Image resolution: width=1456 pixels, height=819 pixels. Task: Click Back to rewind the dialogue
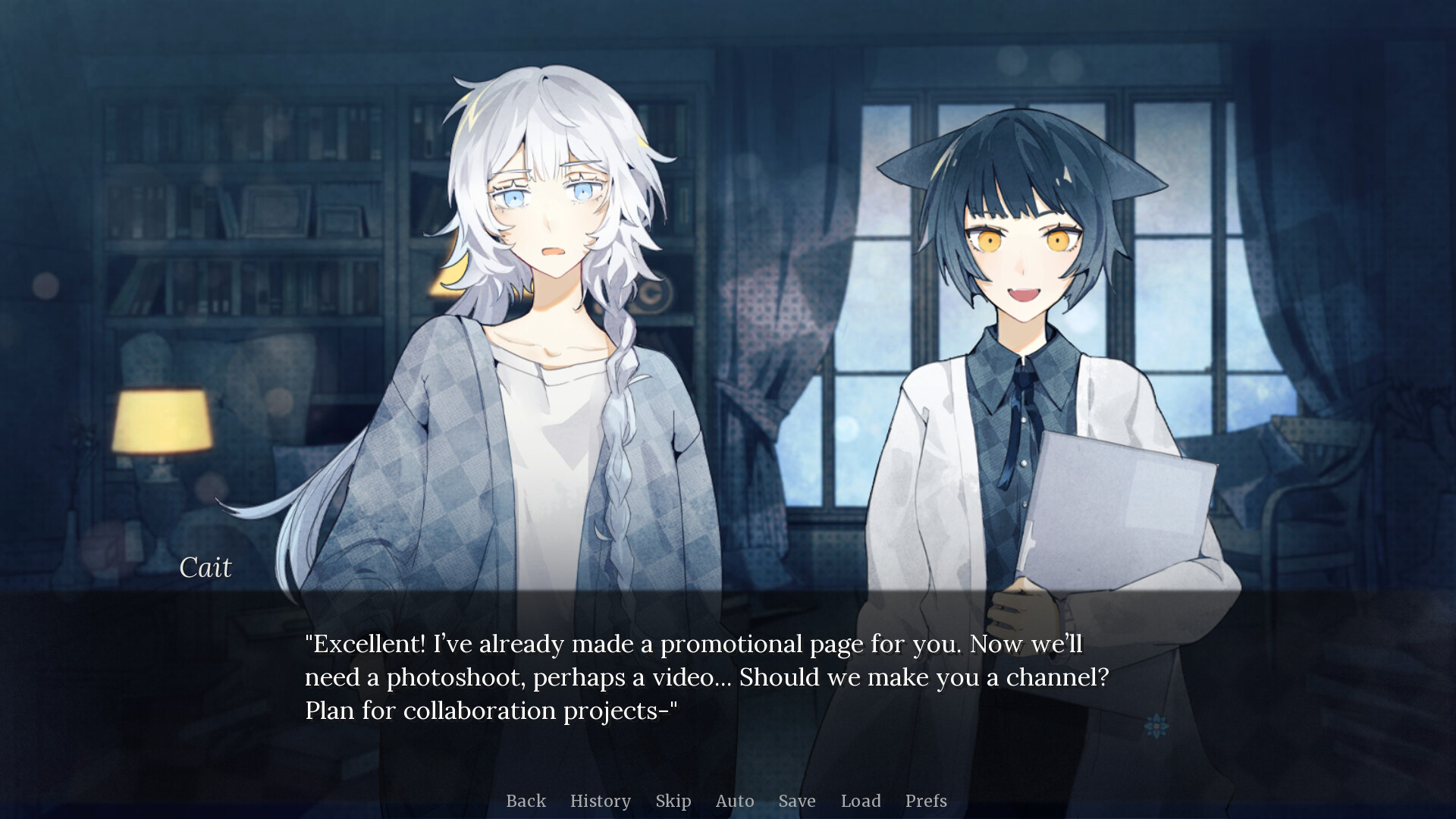tap(526, 801)
